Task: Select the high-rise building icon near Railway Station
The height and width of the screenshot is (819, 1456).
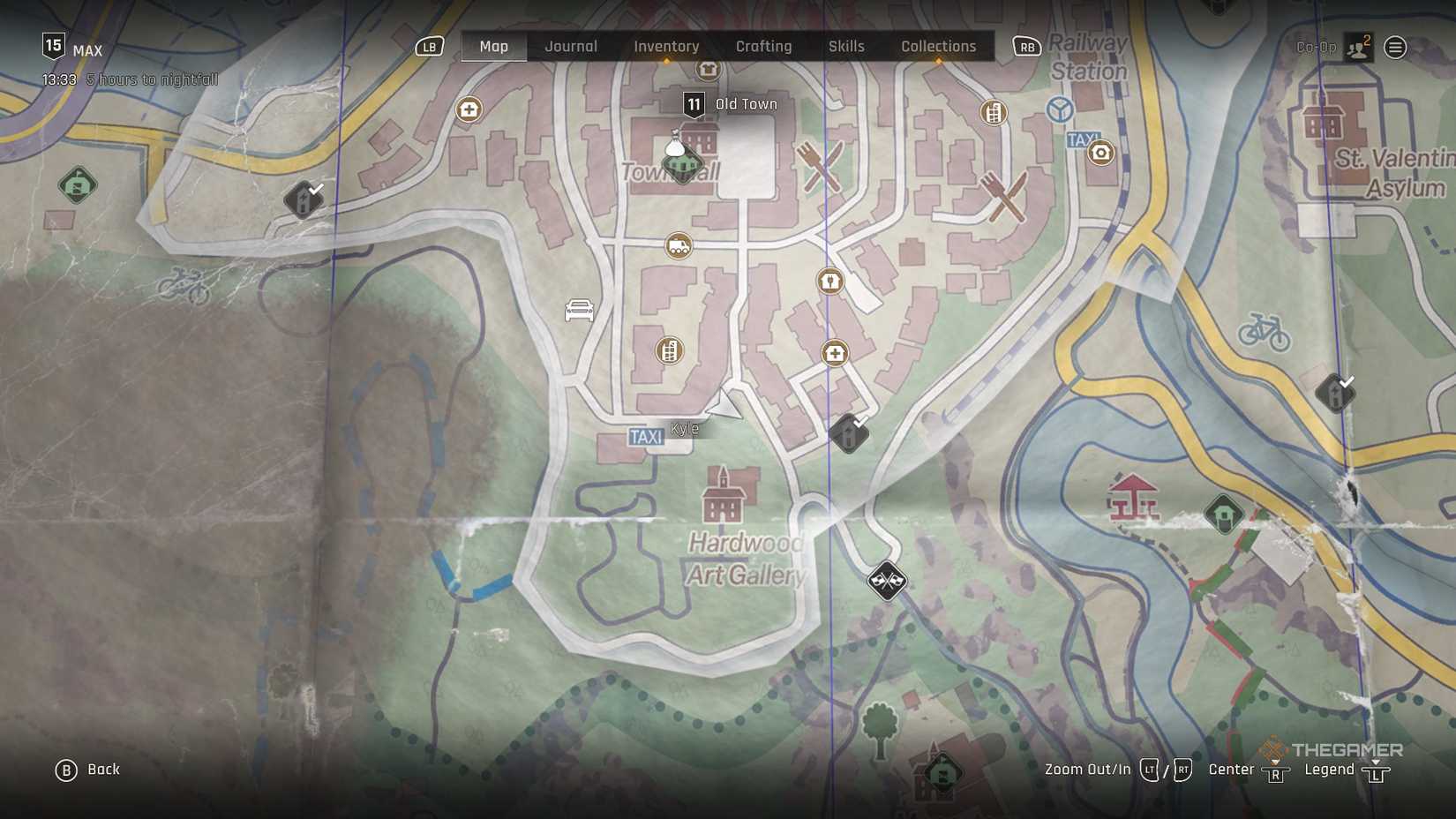Action: (x=994, y=112)
